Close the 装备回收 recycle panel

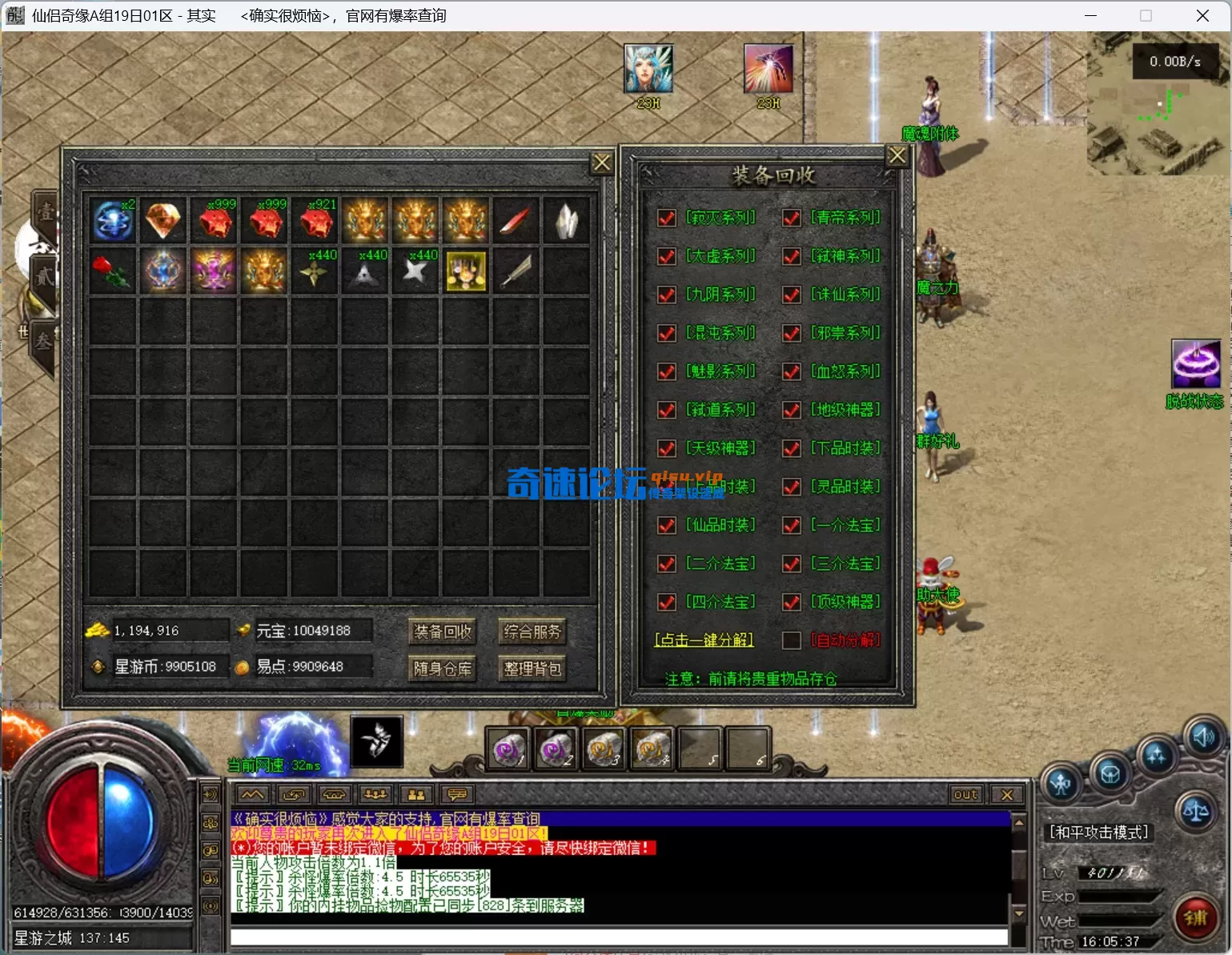(897, 156)
